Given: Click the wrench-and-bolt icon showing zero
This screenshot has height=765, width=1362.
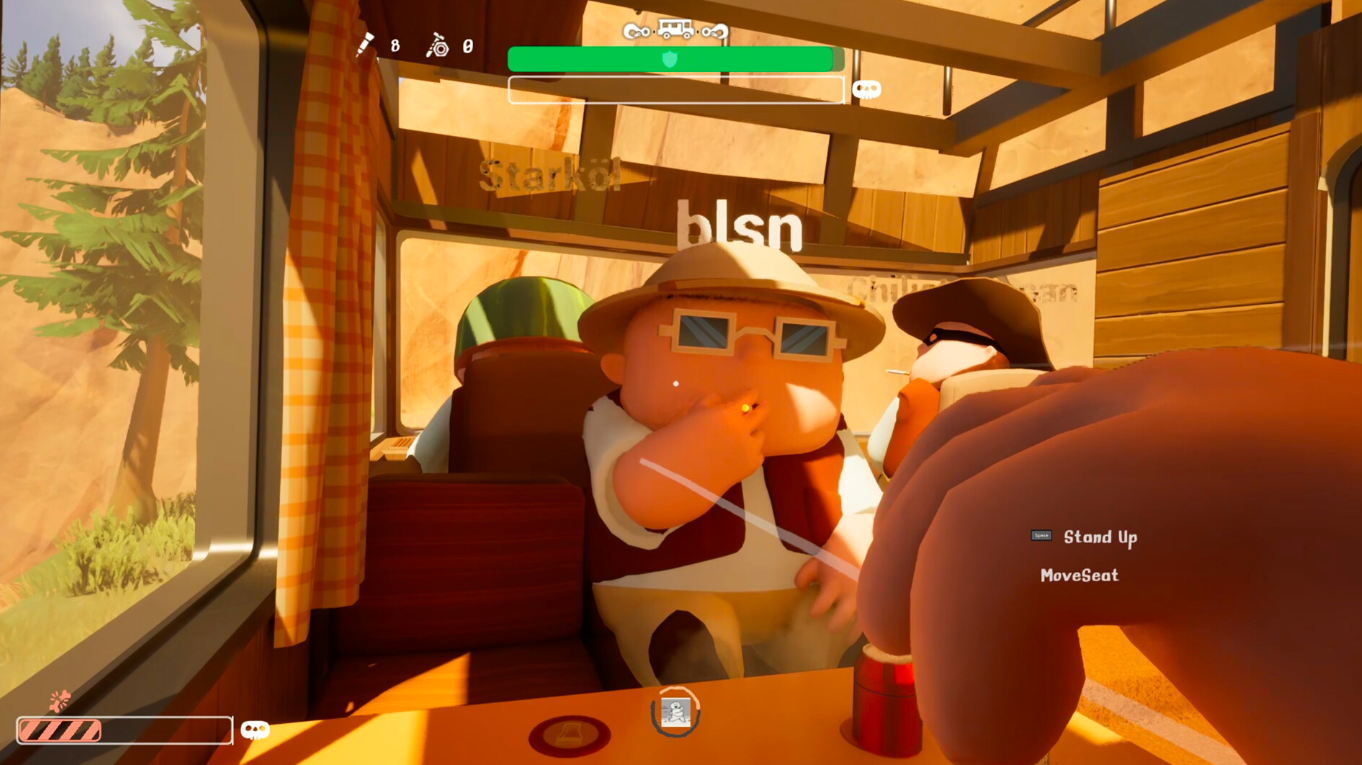Looking at the screenshot, I should (437, 45).
